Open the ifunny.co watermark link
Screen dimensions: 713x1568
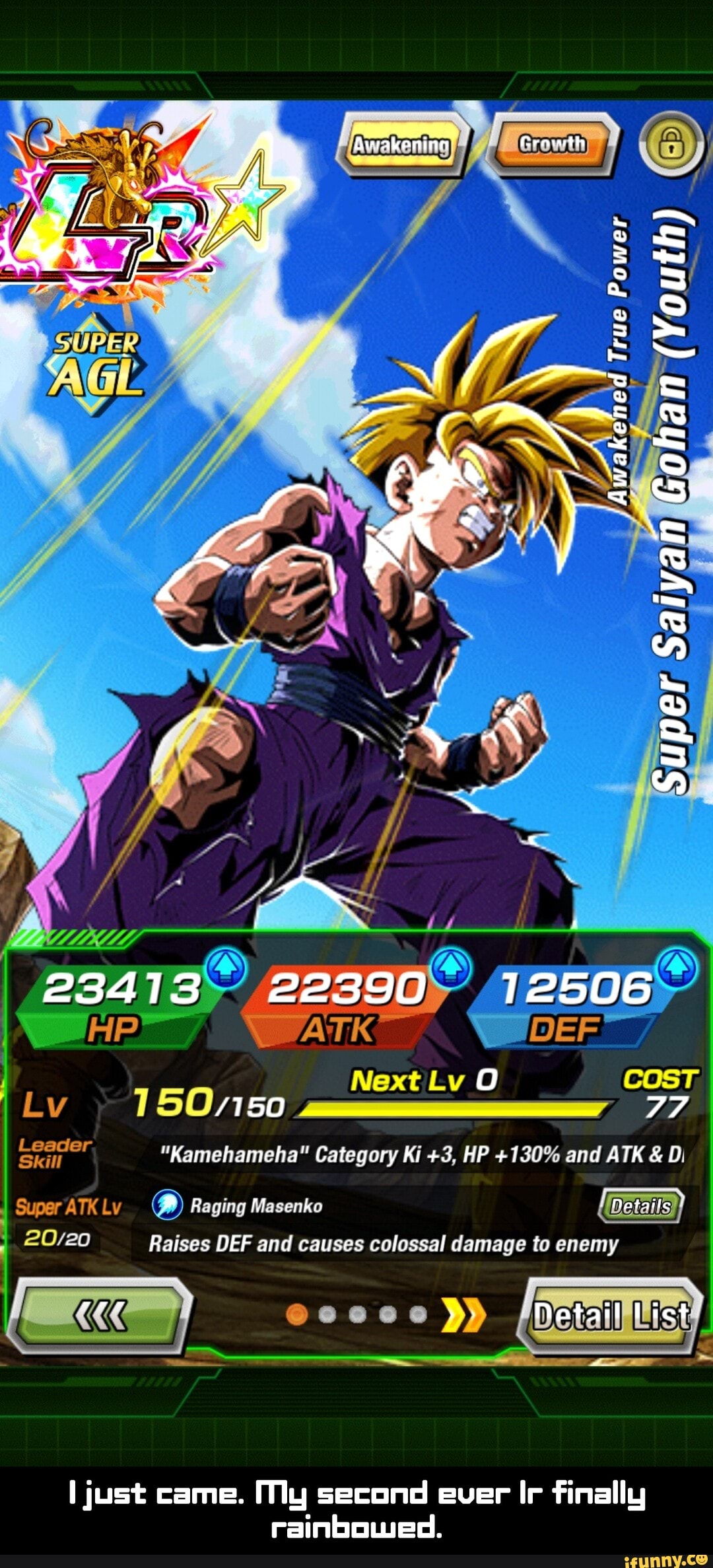coord(667,1559)
